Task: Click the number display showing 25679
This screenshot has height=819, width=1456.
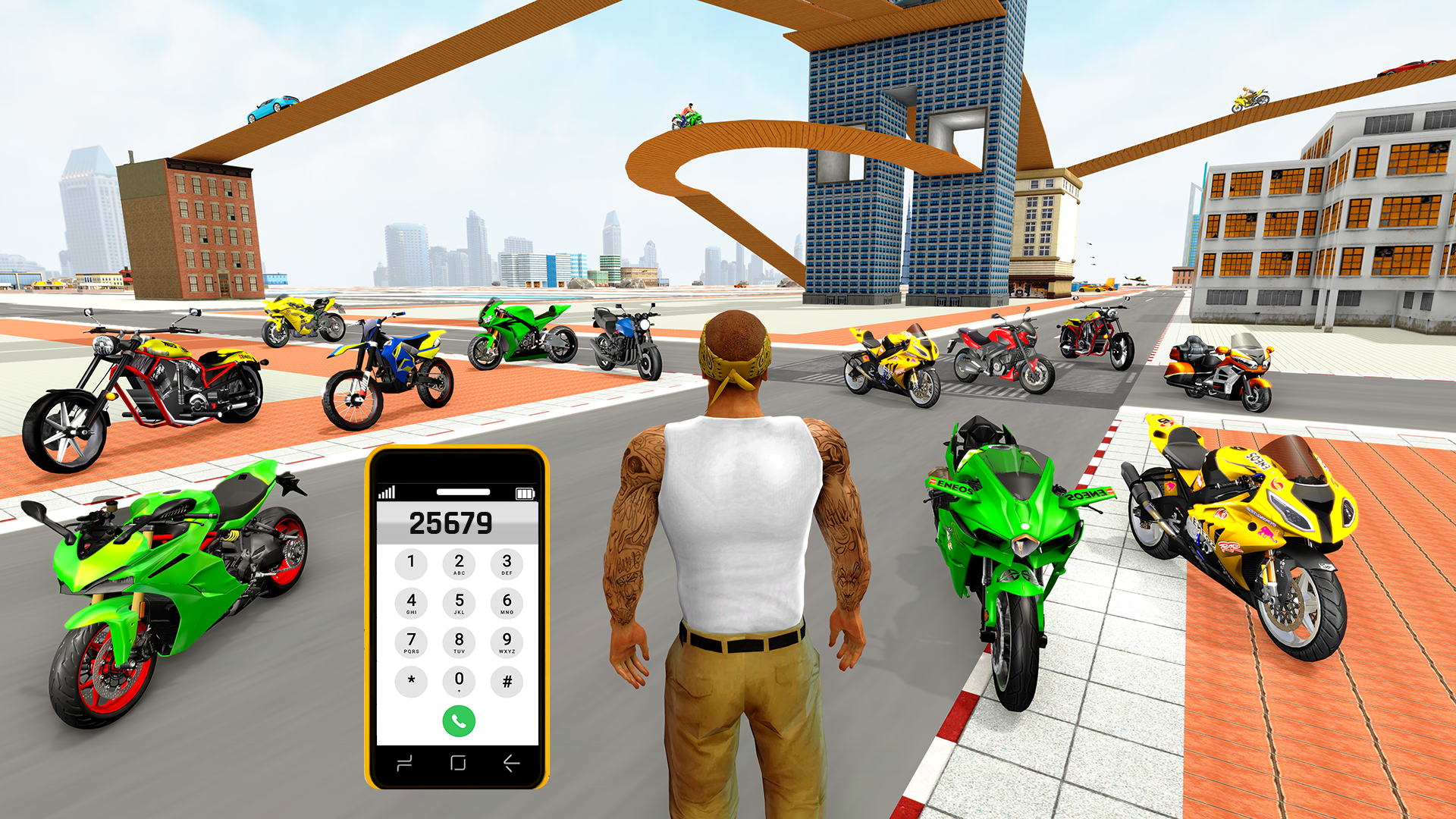Action: [x=453, y=523]
